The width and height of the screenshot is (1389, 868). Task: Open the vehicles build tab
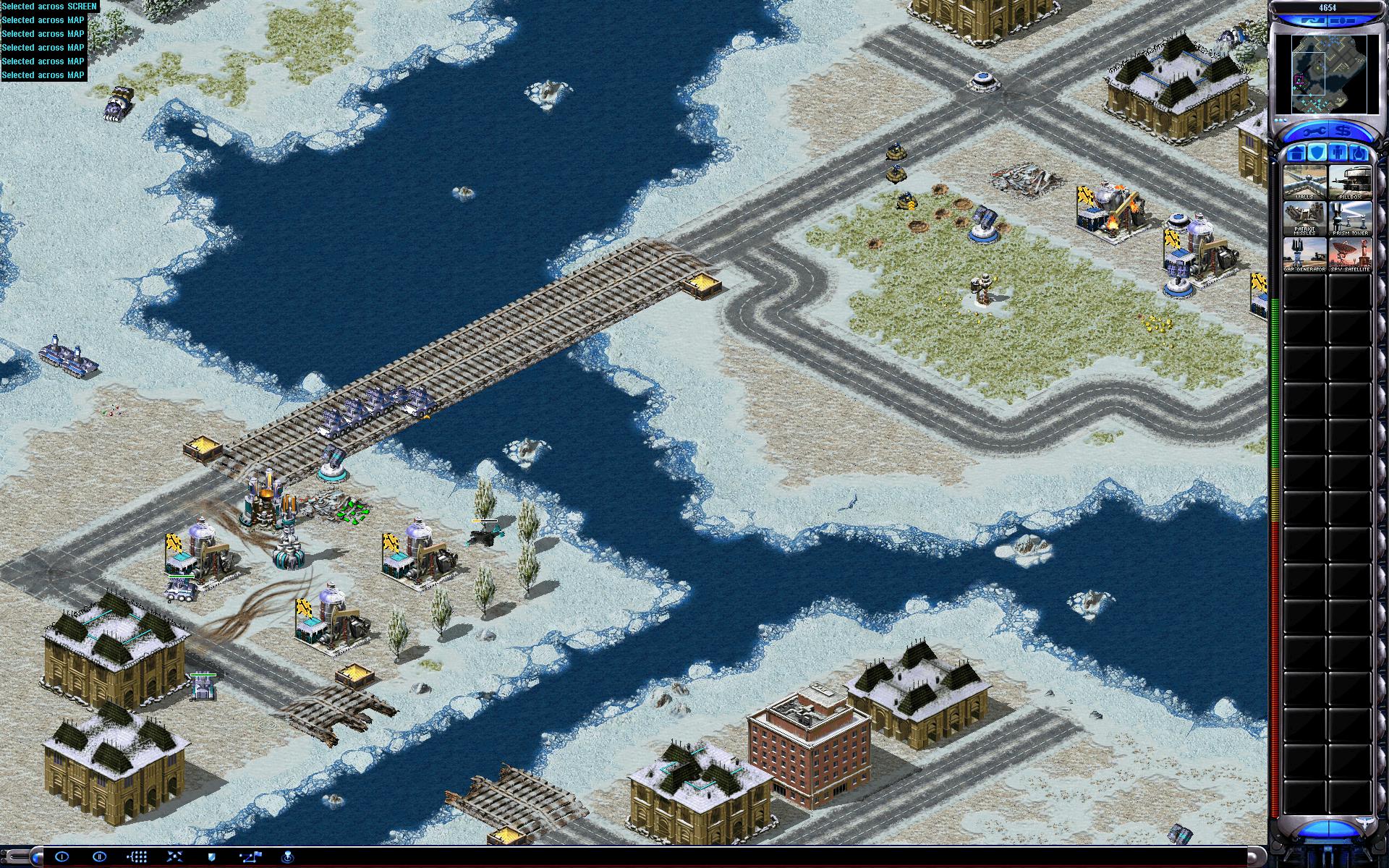tap(1359, 153)
